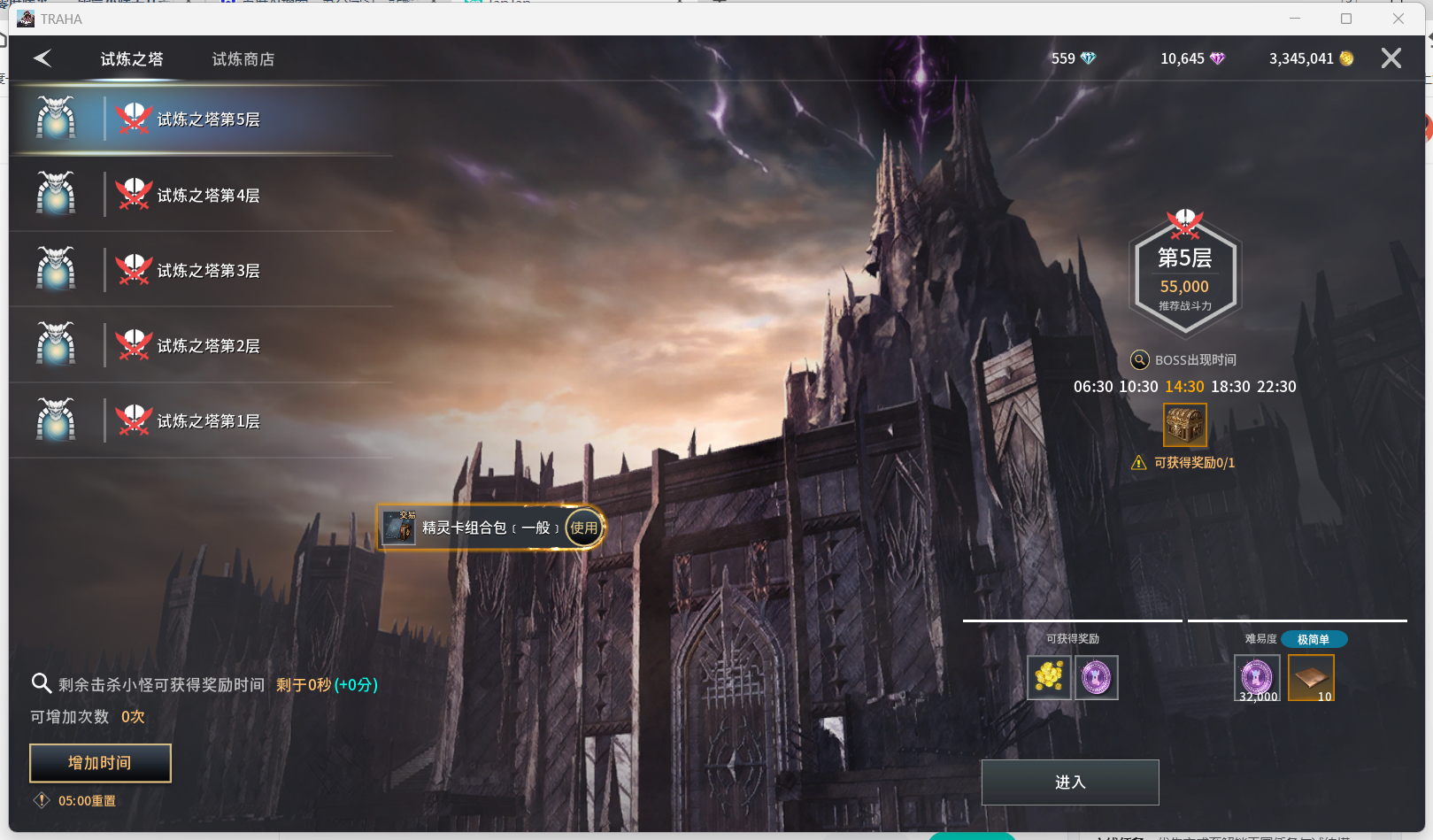Choose 试炼之塔第1层 floor entry
The image size is (1433, 840).
(208, 421)
